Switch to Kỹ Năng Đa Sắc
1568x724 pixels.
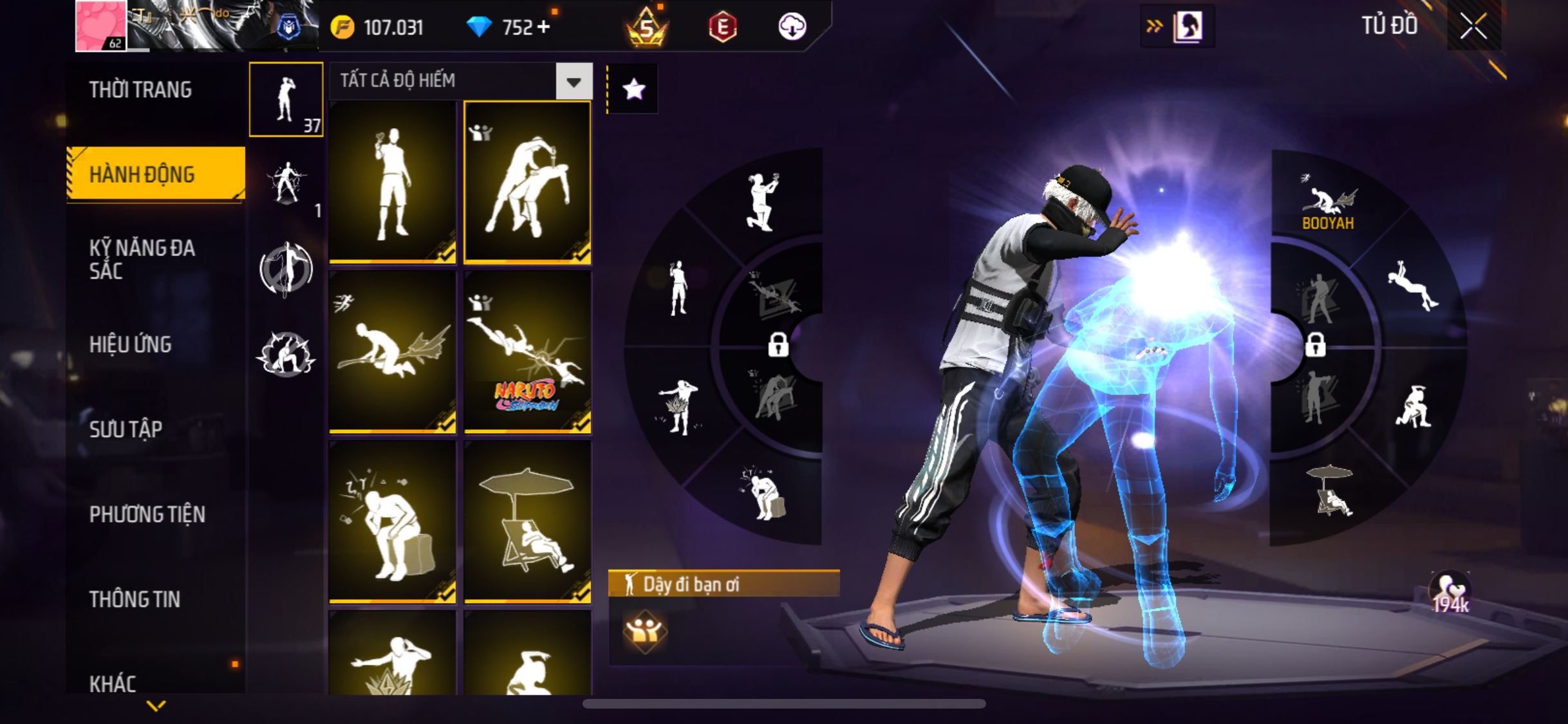click(x=142, y=259)
